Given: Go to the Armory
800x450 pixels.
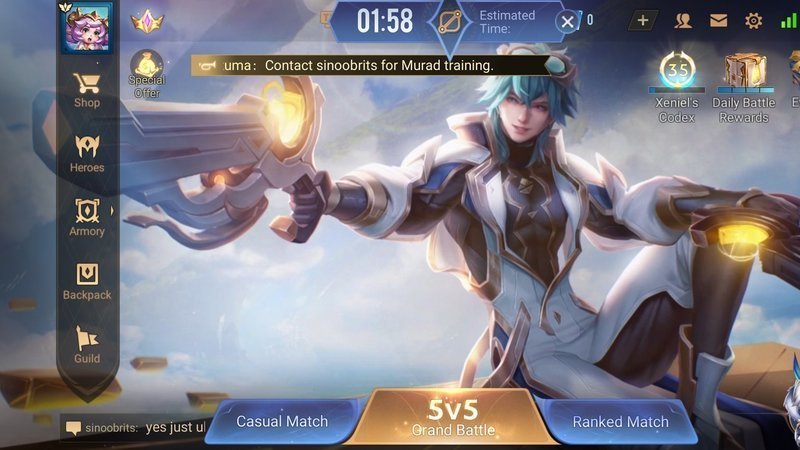Looking at the screenshot, I should point(87,217).
